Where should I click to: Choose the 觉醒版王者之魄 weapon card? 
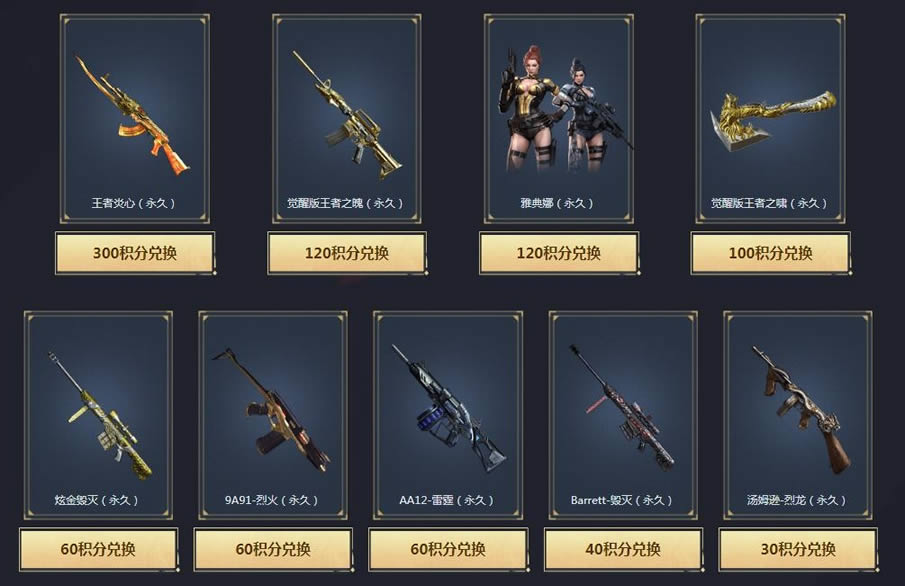point(347,118)
